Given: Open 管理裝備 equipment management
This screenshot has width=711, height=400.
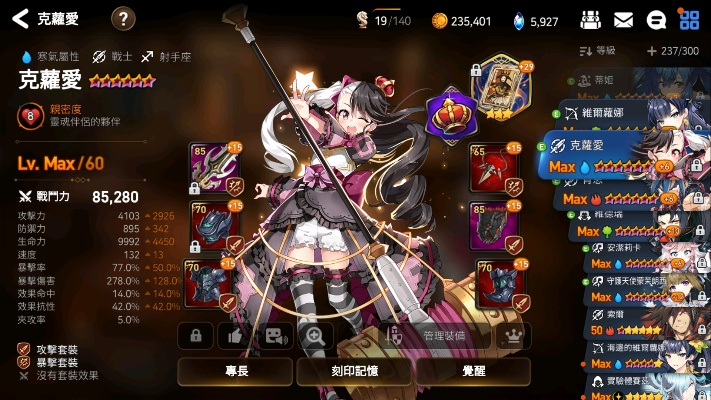Looking at the screenshot, I should coord(443,336).
